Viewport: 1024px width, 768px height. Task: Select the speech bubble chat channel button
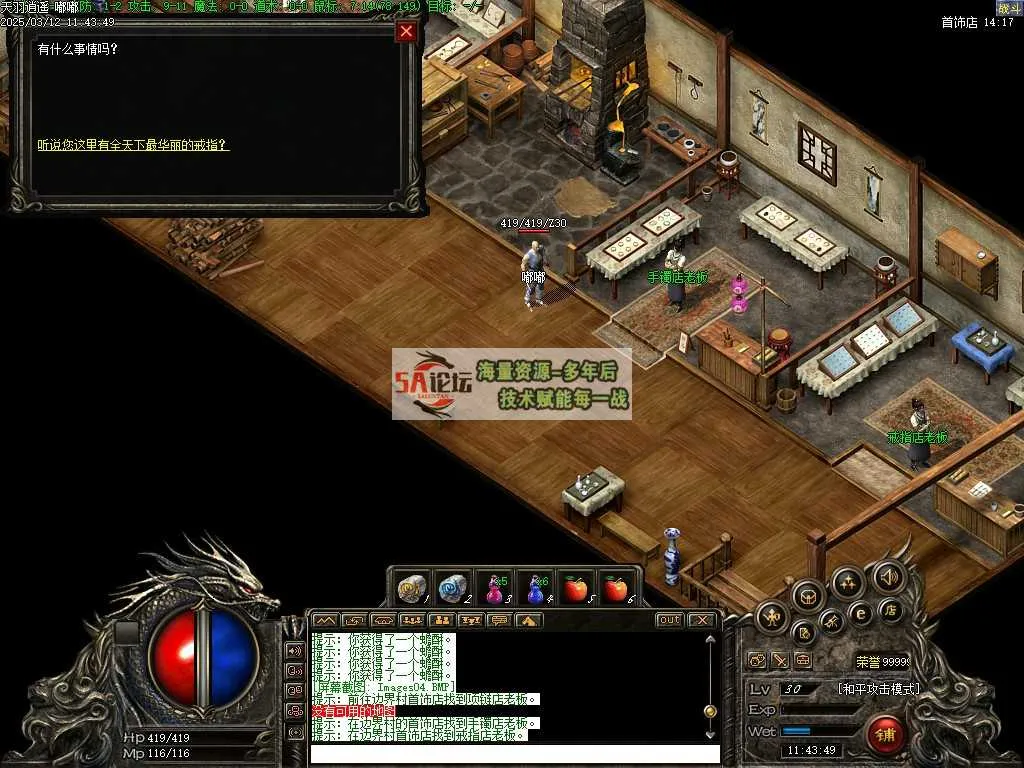coord(498,620)
